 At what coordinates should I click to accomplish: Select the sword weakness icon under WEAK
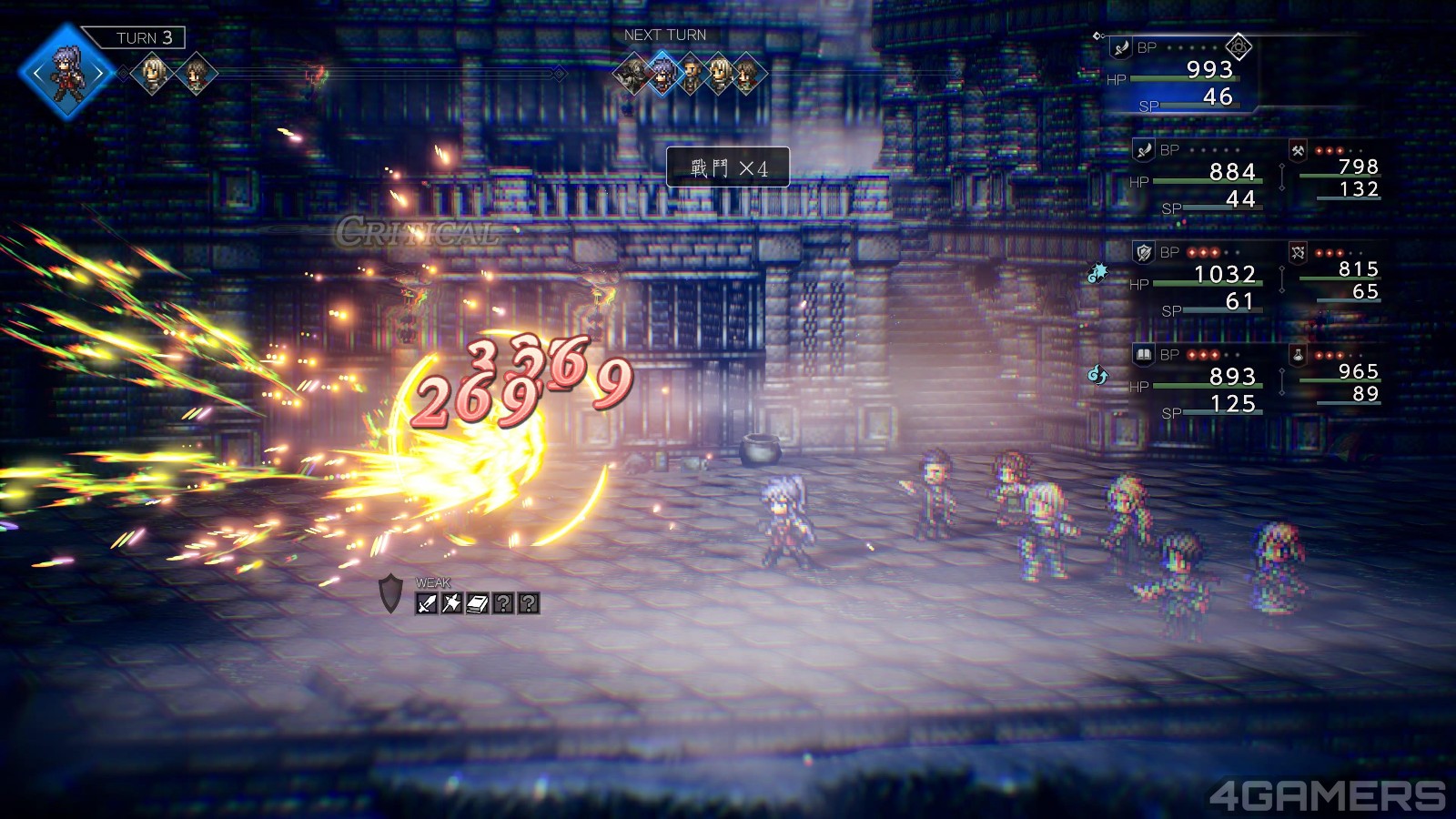click(x=427, y=602)
